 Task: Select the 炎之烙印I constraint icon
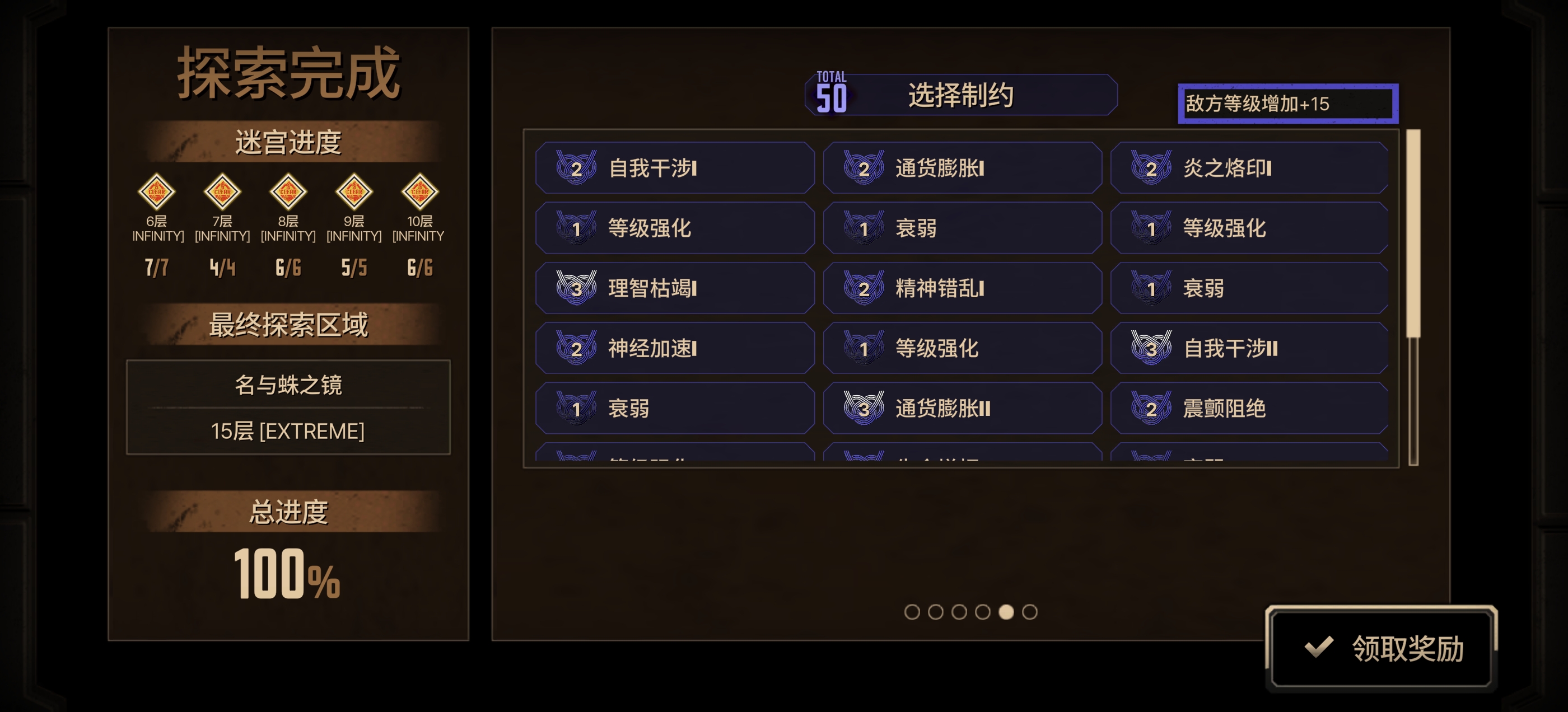tap(1150, 168)
